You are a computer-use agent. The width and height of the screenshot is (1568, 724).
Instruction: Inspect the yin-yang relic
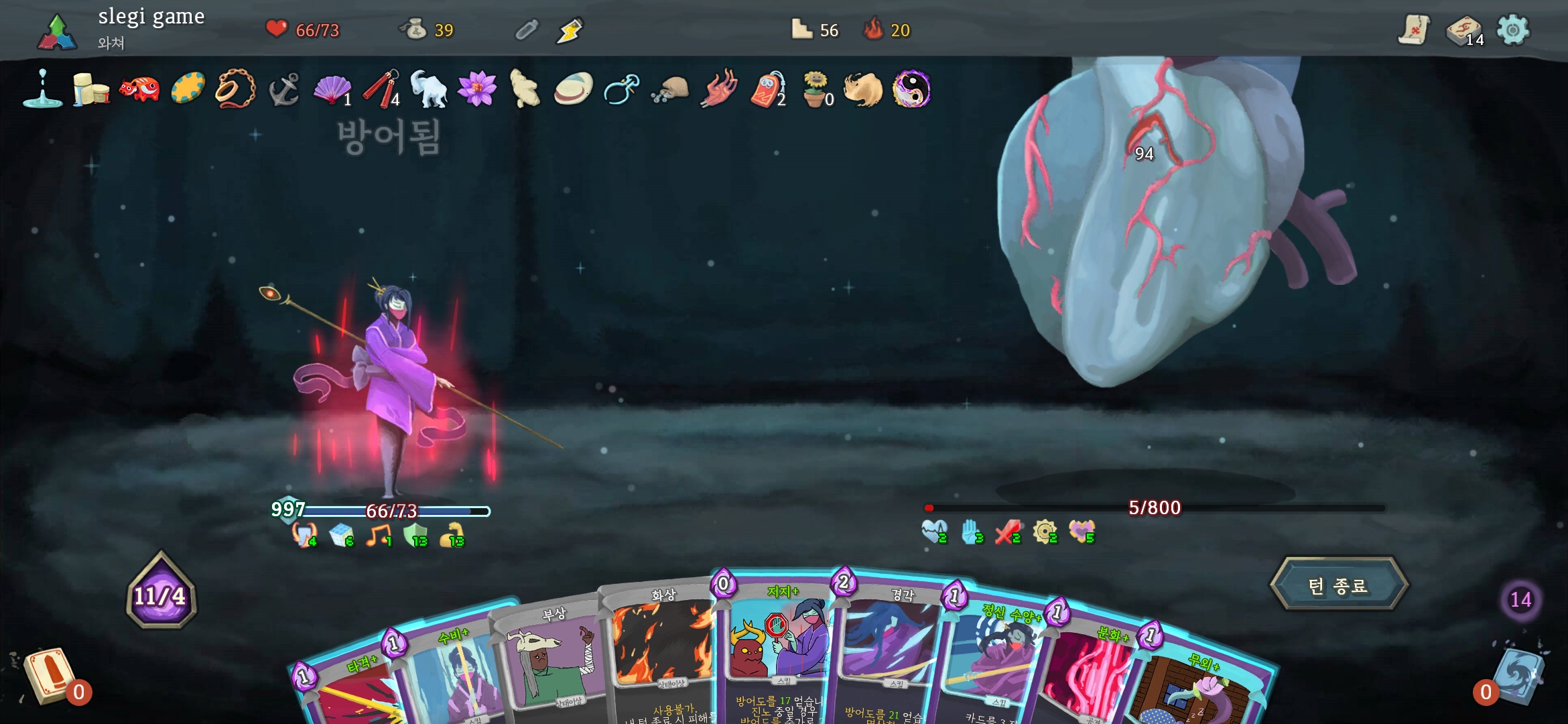point(911,89)
